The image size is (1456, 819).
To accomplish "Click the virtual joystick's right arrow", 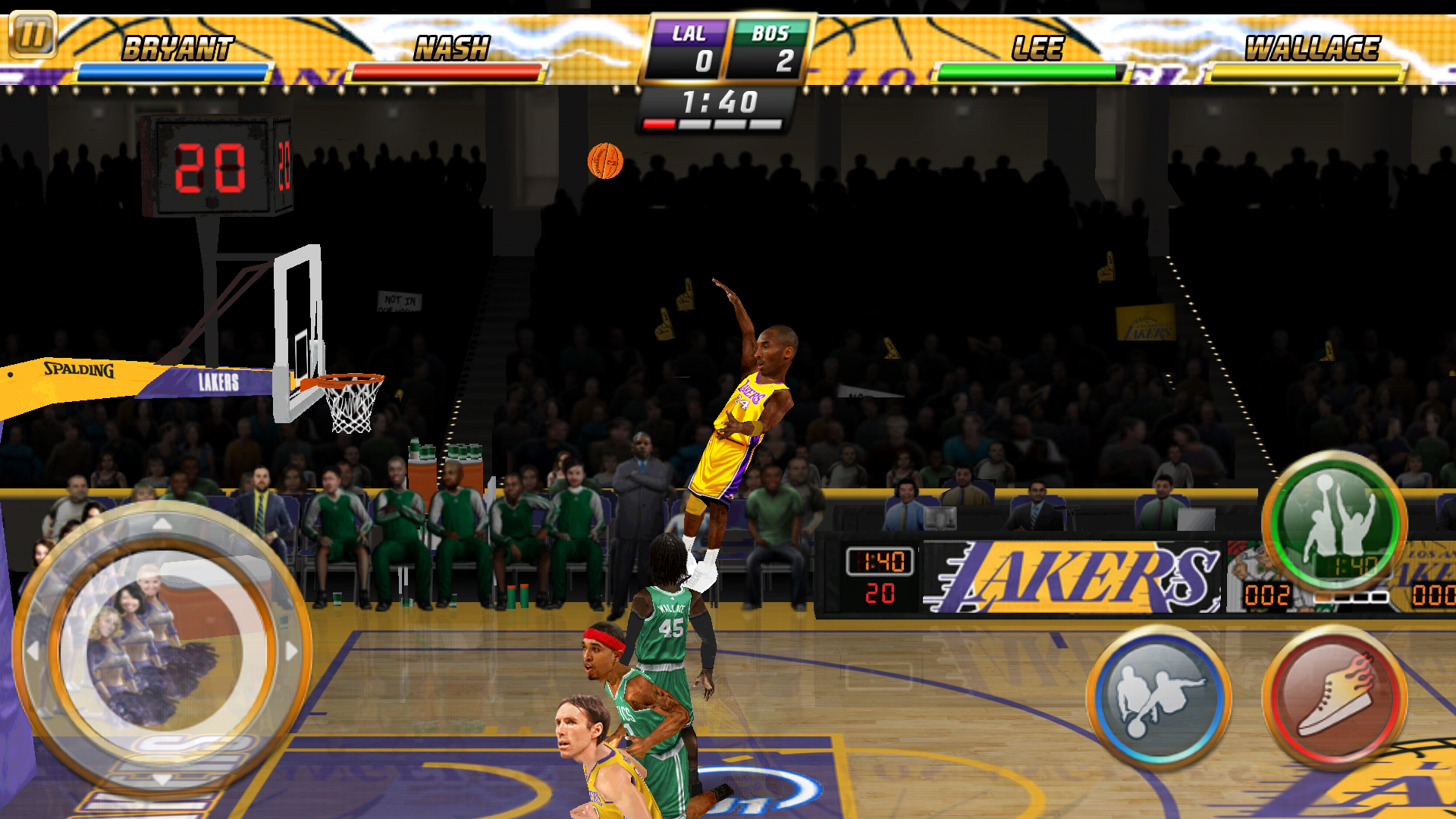I will (x=291, y=651).
